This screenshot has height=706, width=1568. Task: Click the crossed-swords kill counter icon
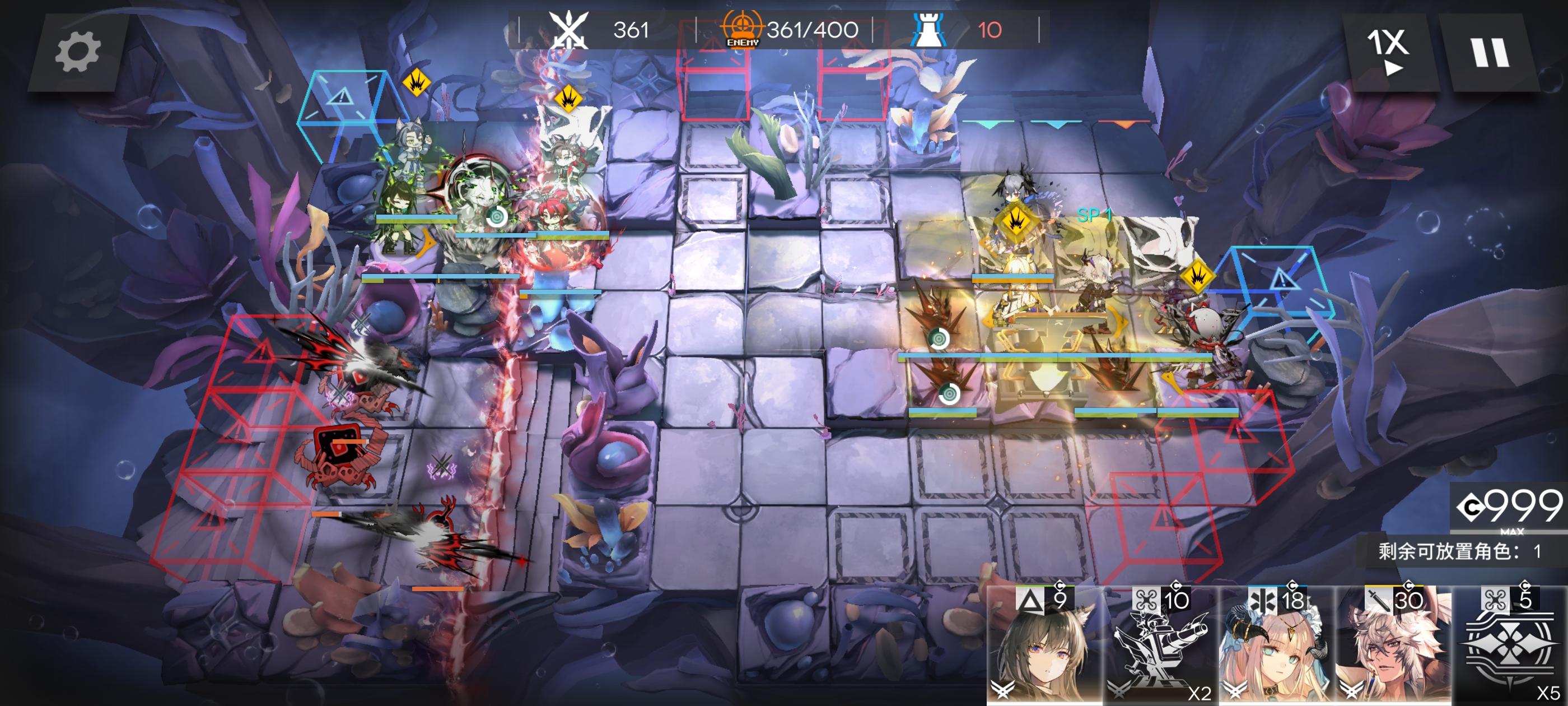pyautogui.click(x=569, y=28)
